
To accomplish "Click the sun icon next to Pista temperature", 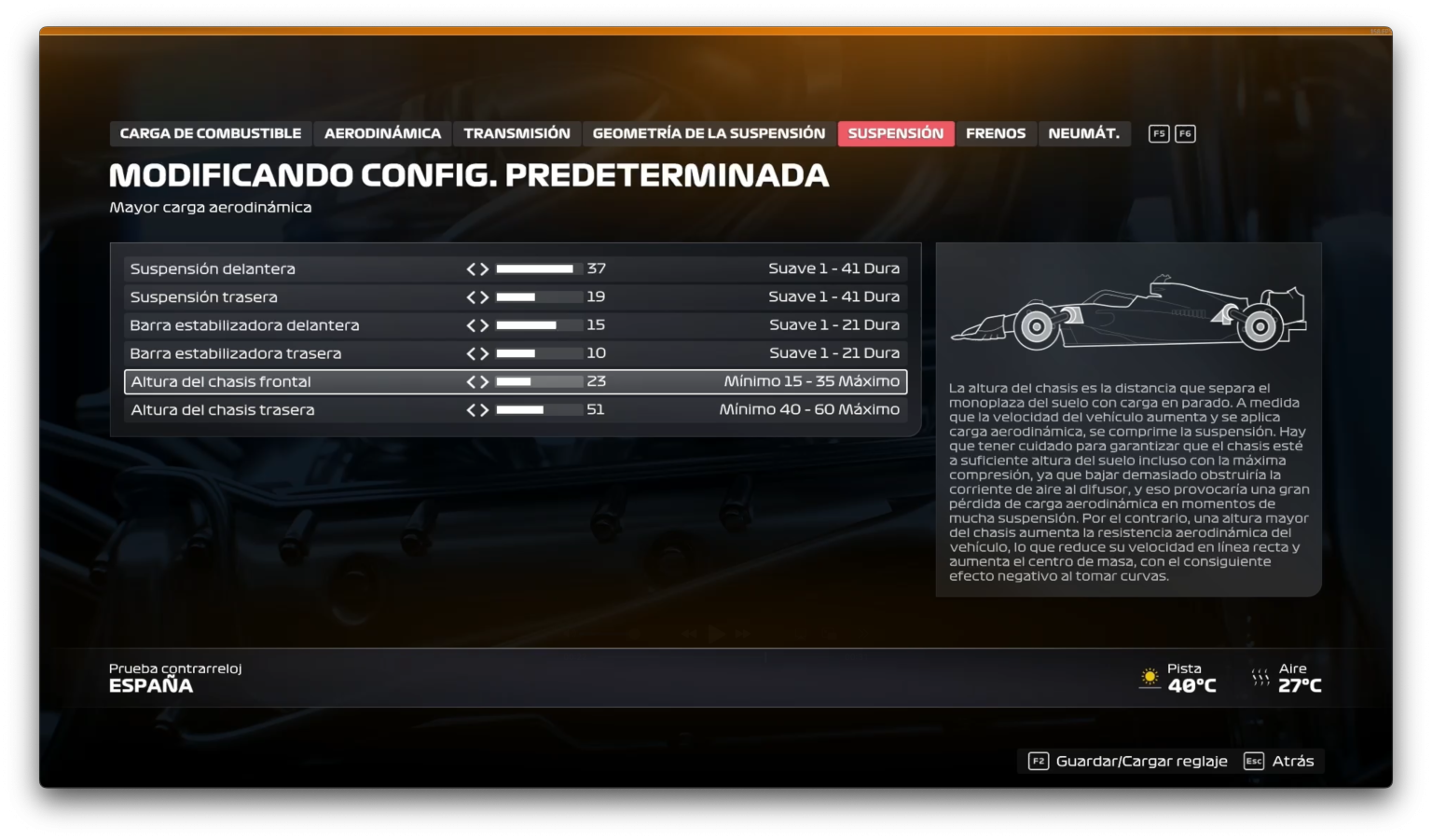I will click(x=1150, y=678).
